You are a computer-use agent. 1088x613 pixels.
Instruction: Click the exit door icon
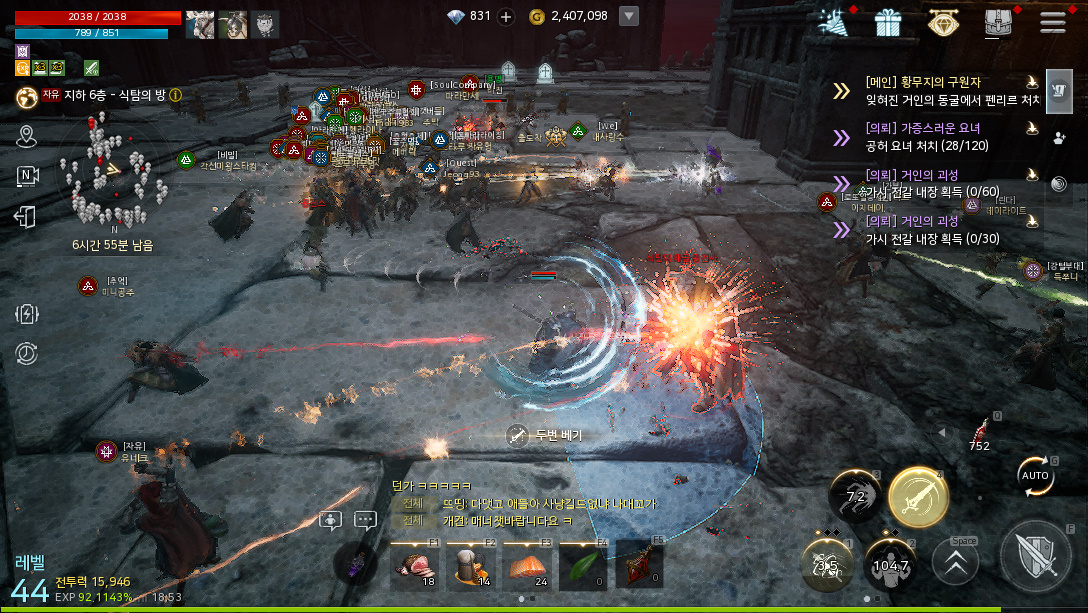click(x=26, y=216)
